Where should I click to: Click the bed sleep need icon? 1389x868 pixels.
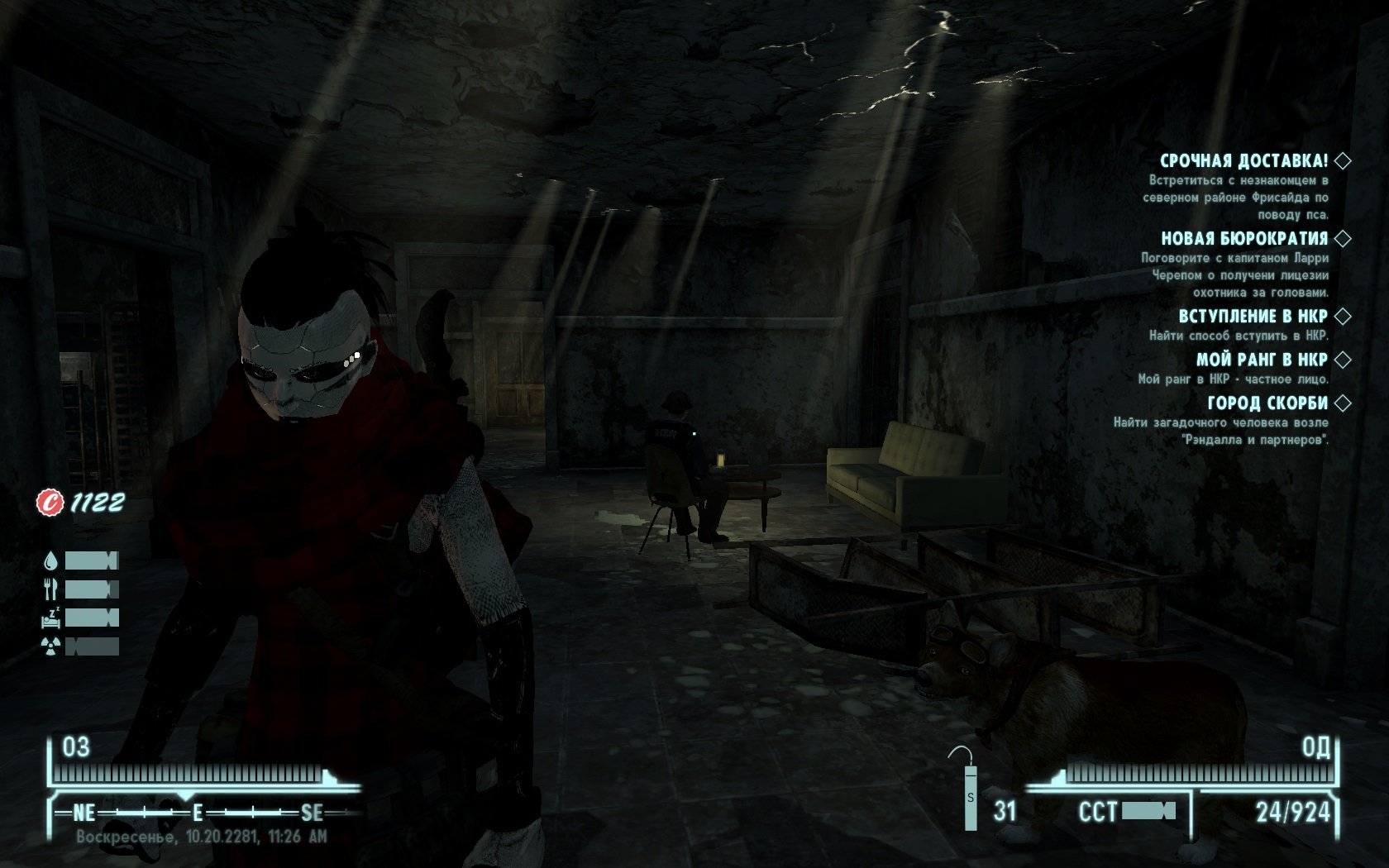click(50, 618)
